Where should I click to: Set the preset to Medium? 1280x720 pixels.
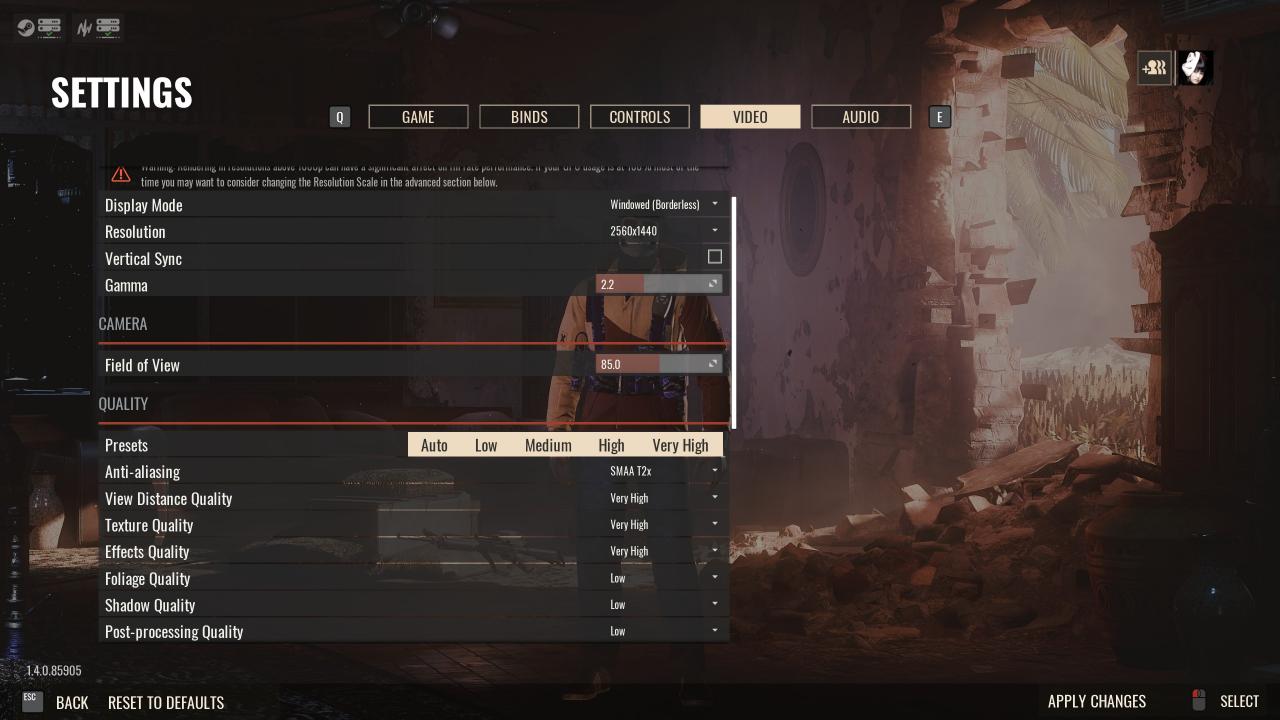tap(548, 445)
